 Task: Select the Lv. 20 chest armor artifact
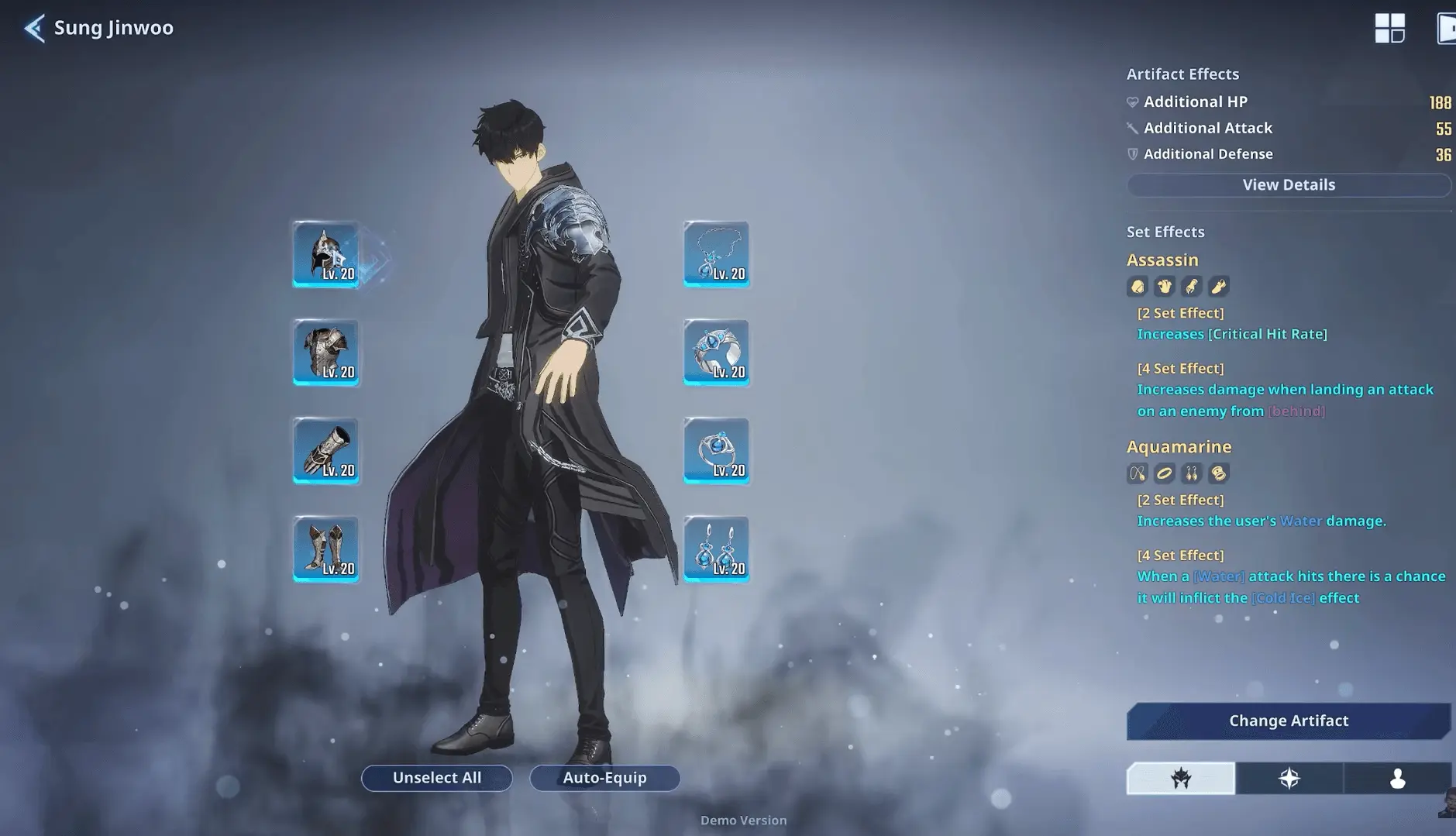point(325,354)
